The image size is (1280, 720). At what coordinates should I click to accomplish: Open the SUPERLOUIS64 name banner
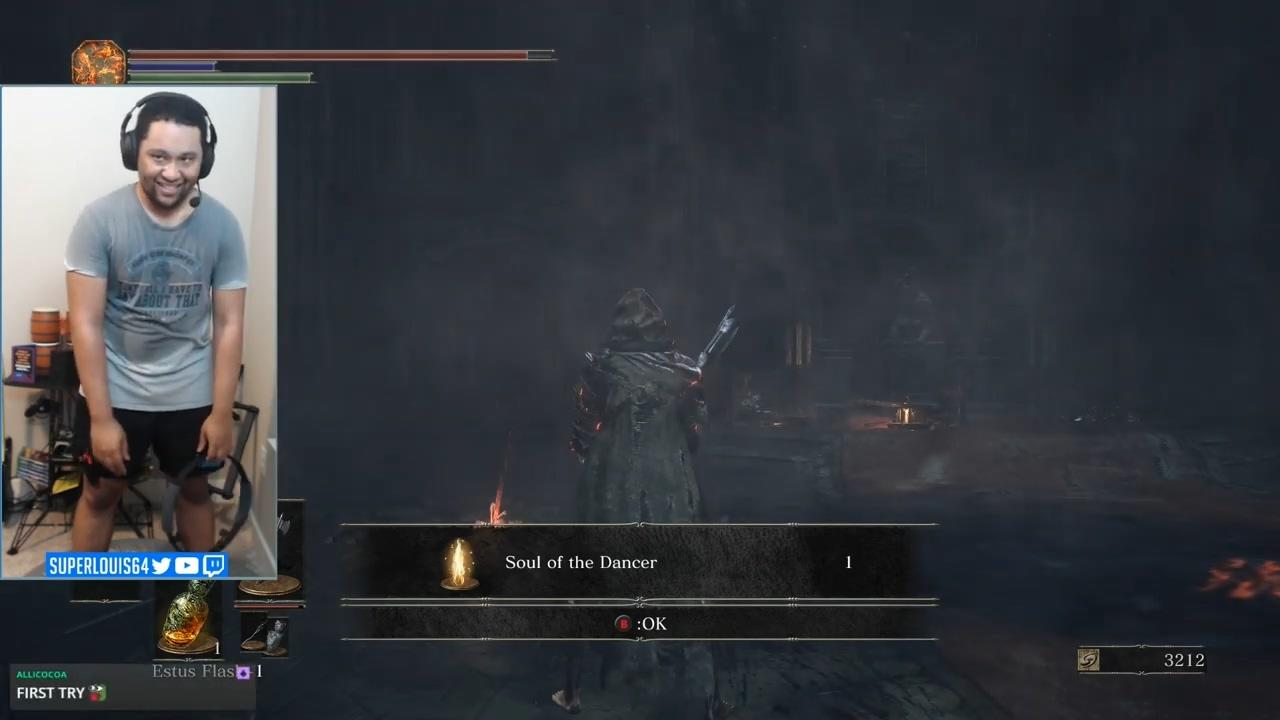point(100,565)
